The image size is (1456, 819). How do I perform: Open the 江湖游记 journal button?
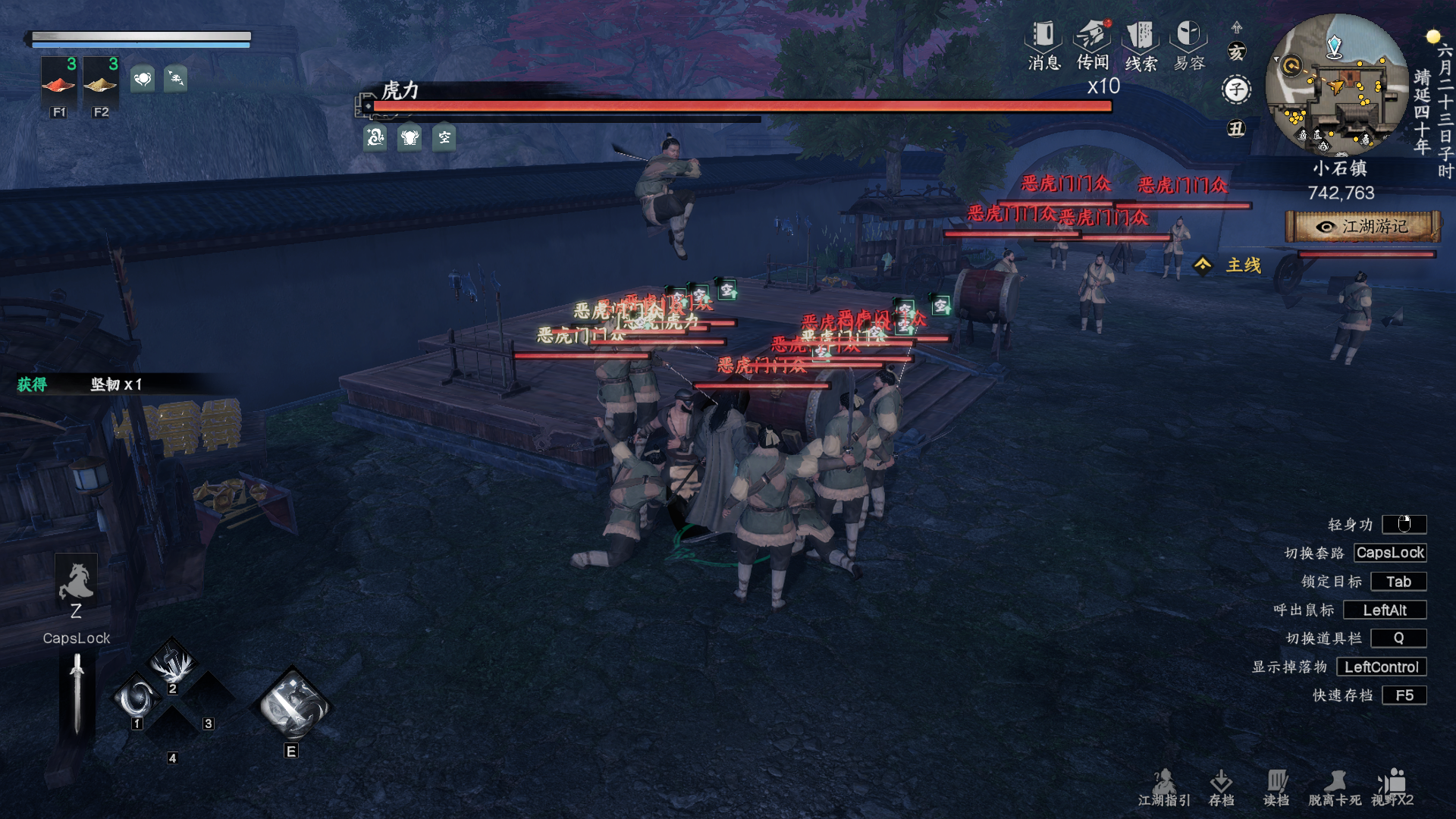(1363, 227)
